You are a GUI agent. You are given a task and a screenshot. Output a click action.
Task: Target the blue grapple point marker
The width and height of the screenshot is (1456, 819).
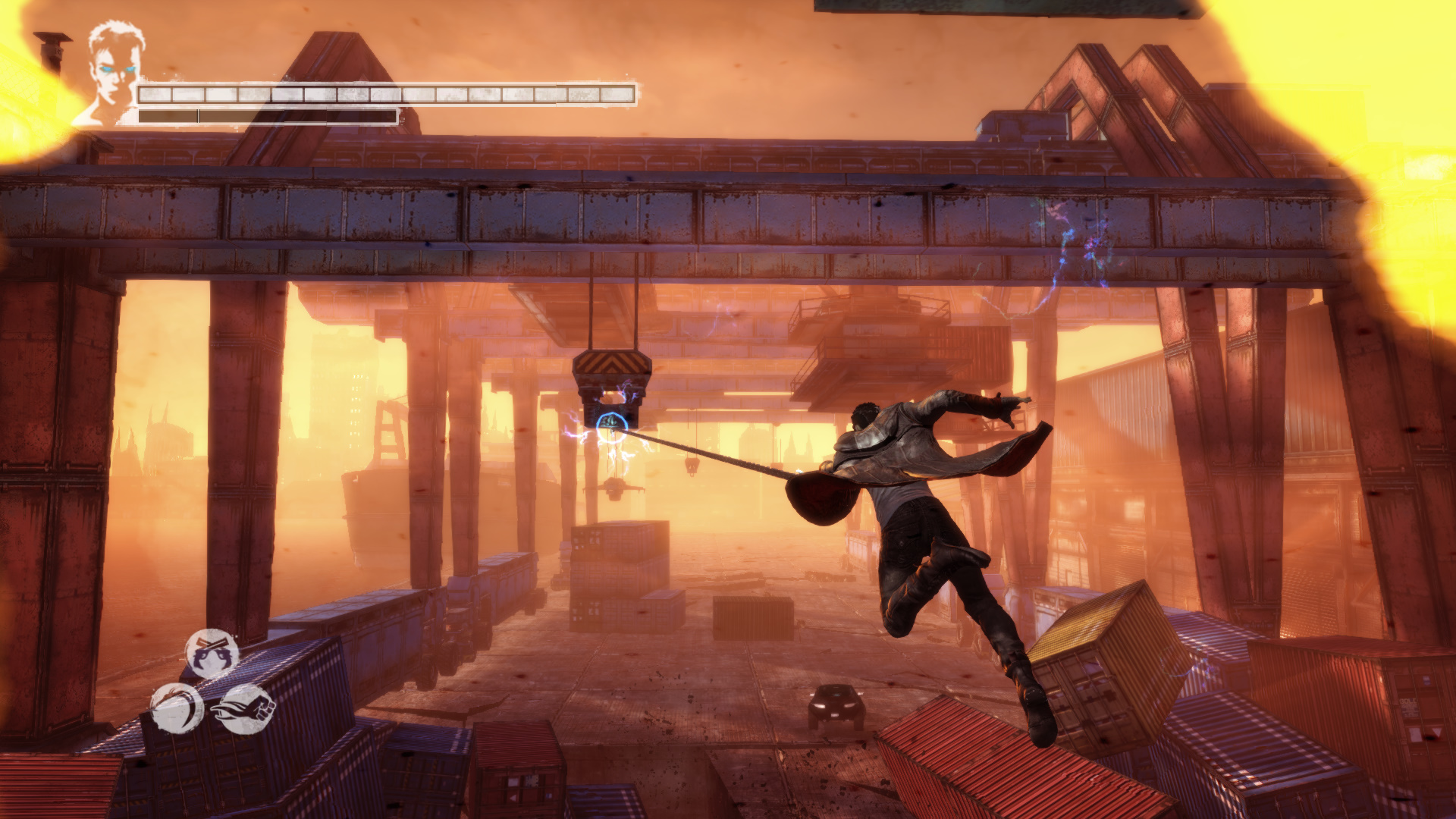click(x=611, y=425)
